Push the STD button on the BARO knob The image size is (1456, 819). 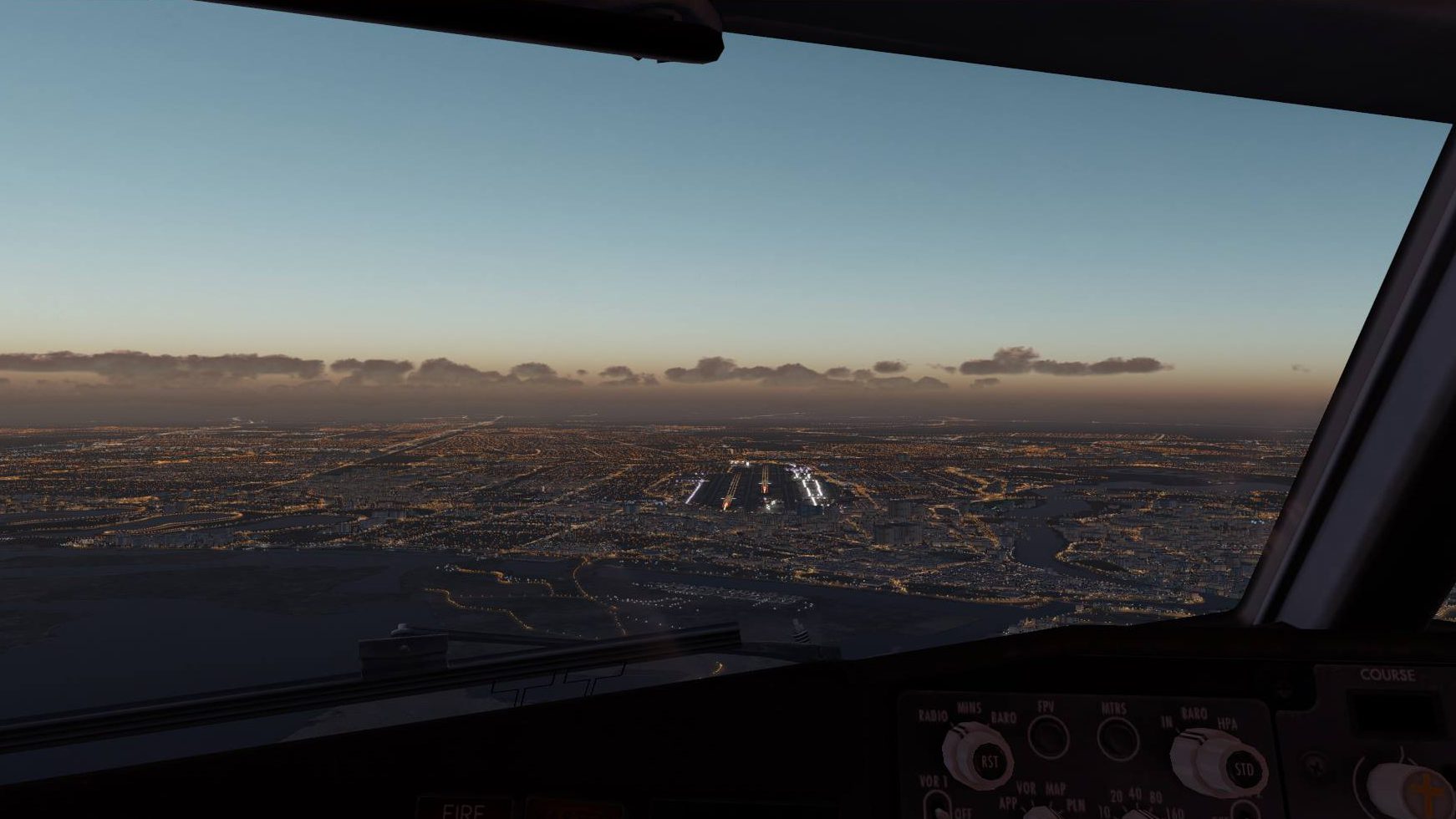click(1243, 769)
